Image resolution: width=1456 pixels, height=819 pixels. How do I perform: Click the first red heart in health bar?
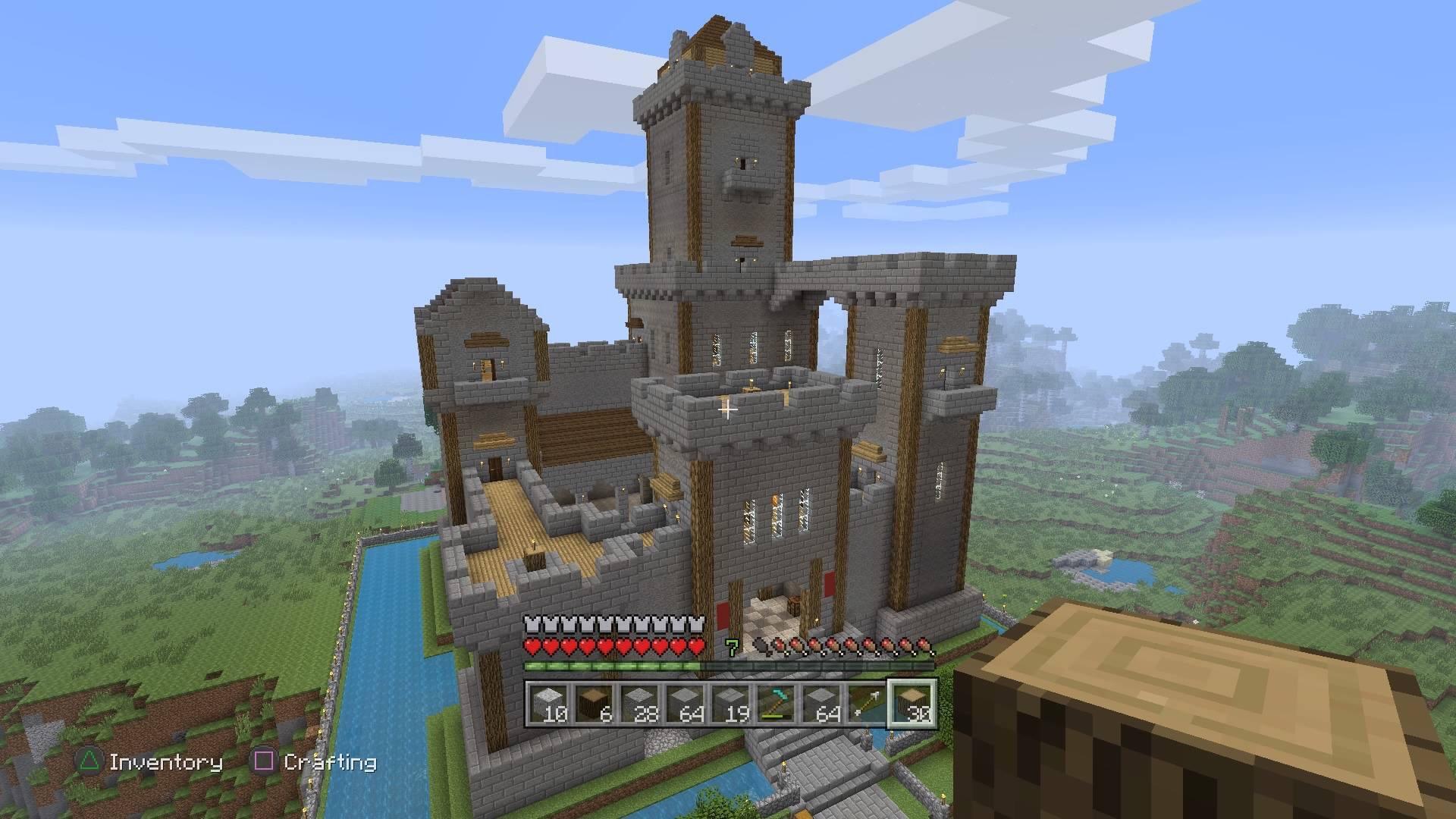(x=532, y=648)
